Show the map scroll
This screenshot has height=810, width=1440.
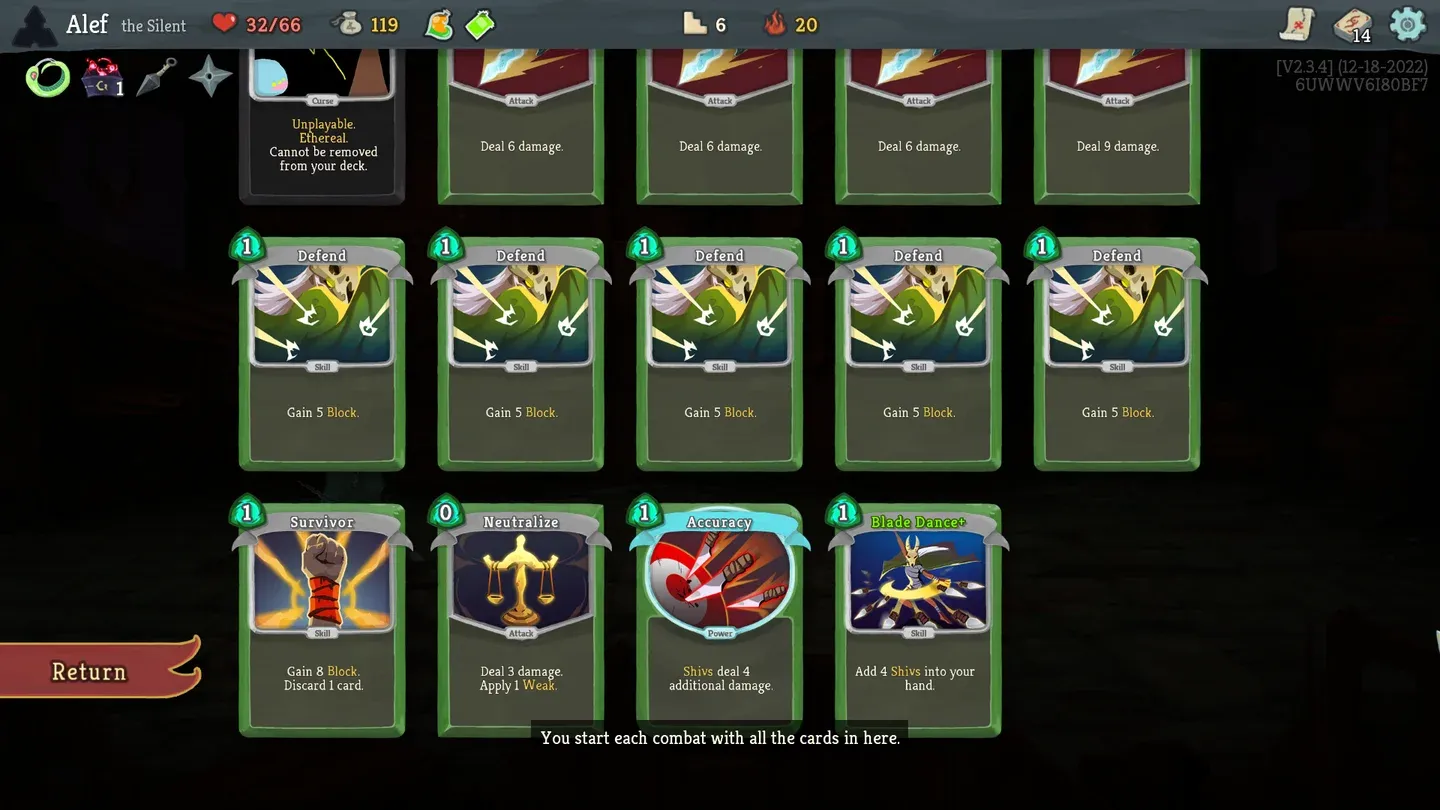coord(1297,24)
